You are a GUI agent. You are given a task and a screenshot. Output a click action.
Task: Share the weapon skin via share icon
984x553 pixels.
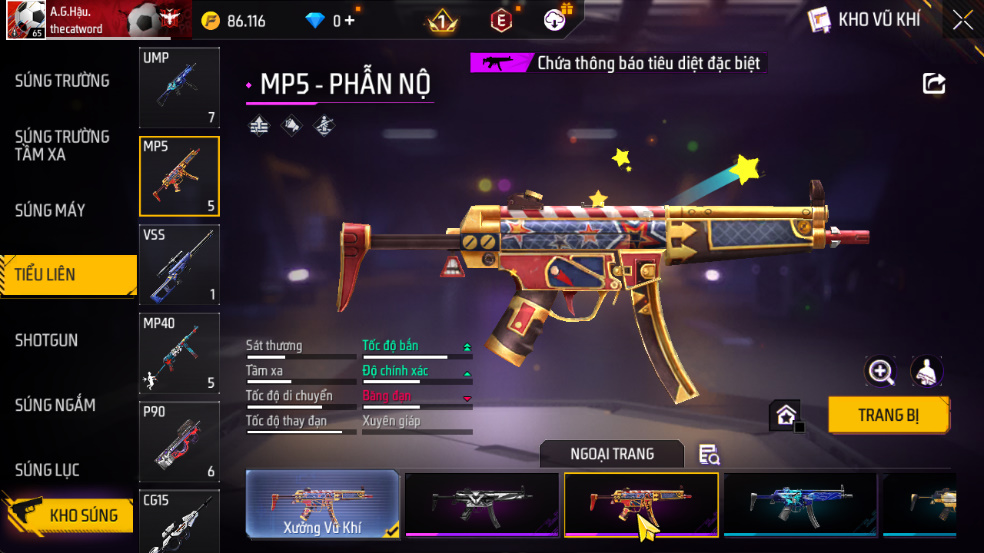(934, 84)
